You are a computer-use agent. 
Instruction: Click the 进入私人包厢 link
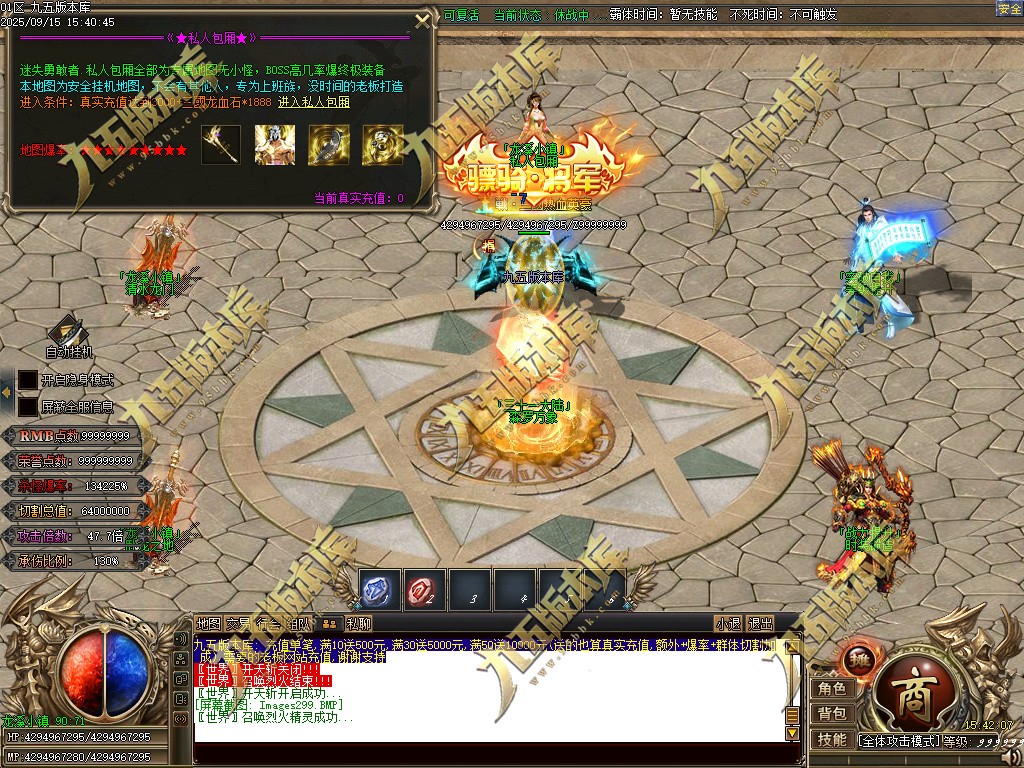(x=314, y=102)
